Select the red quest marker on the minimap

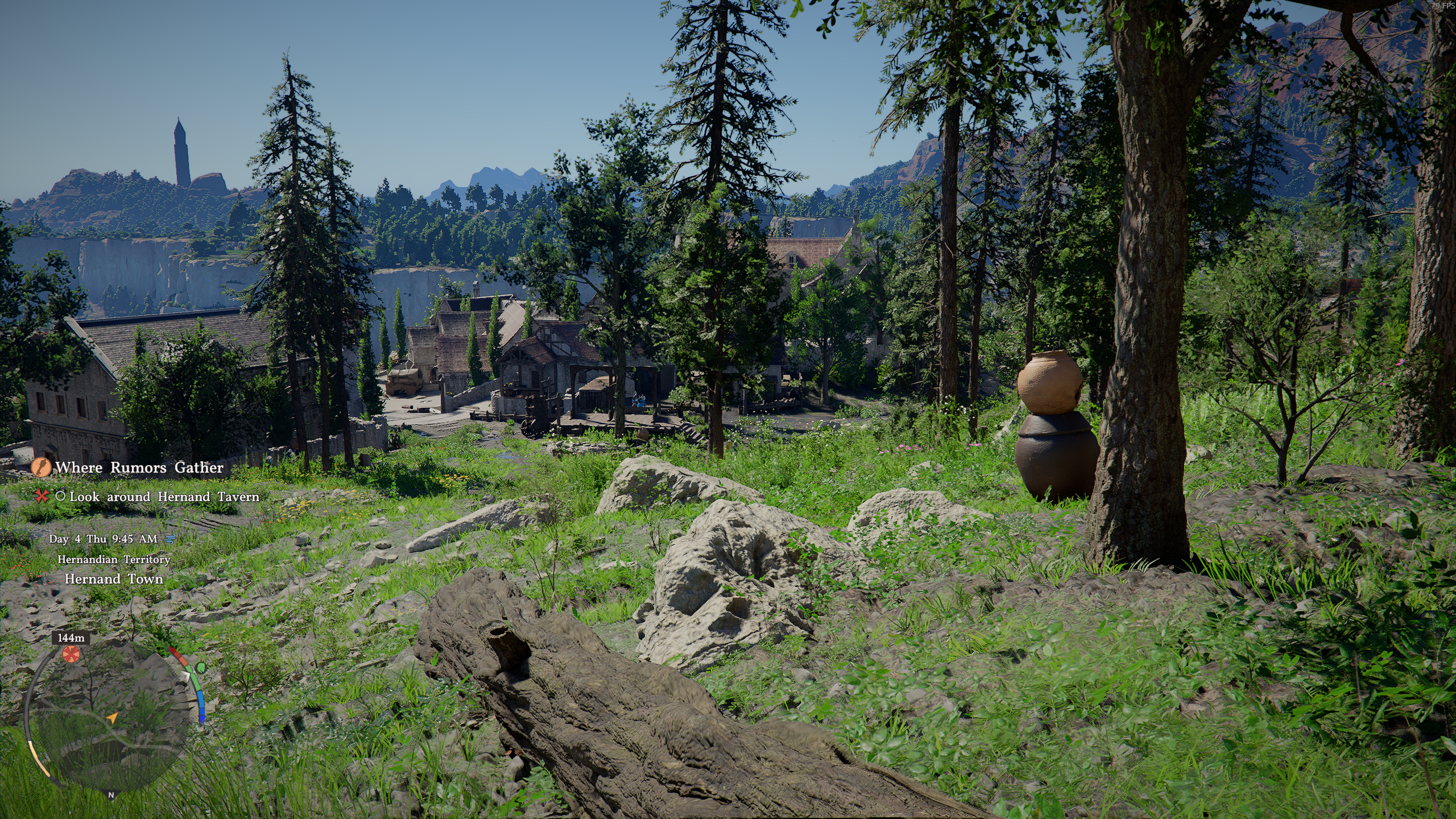[x=71, y=655]
